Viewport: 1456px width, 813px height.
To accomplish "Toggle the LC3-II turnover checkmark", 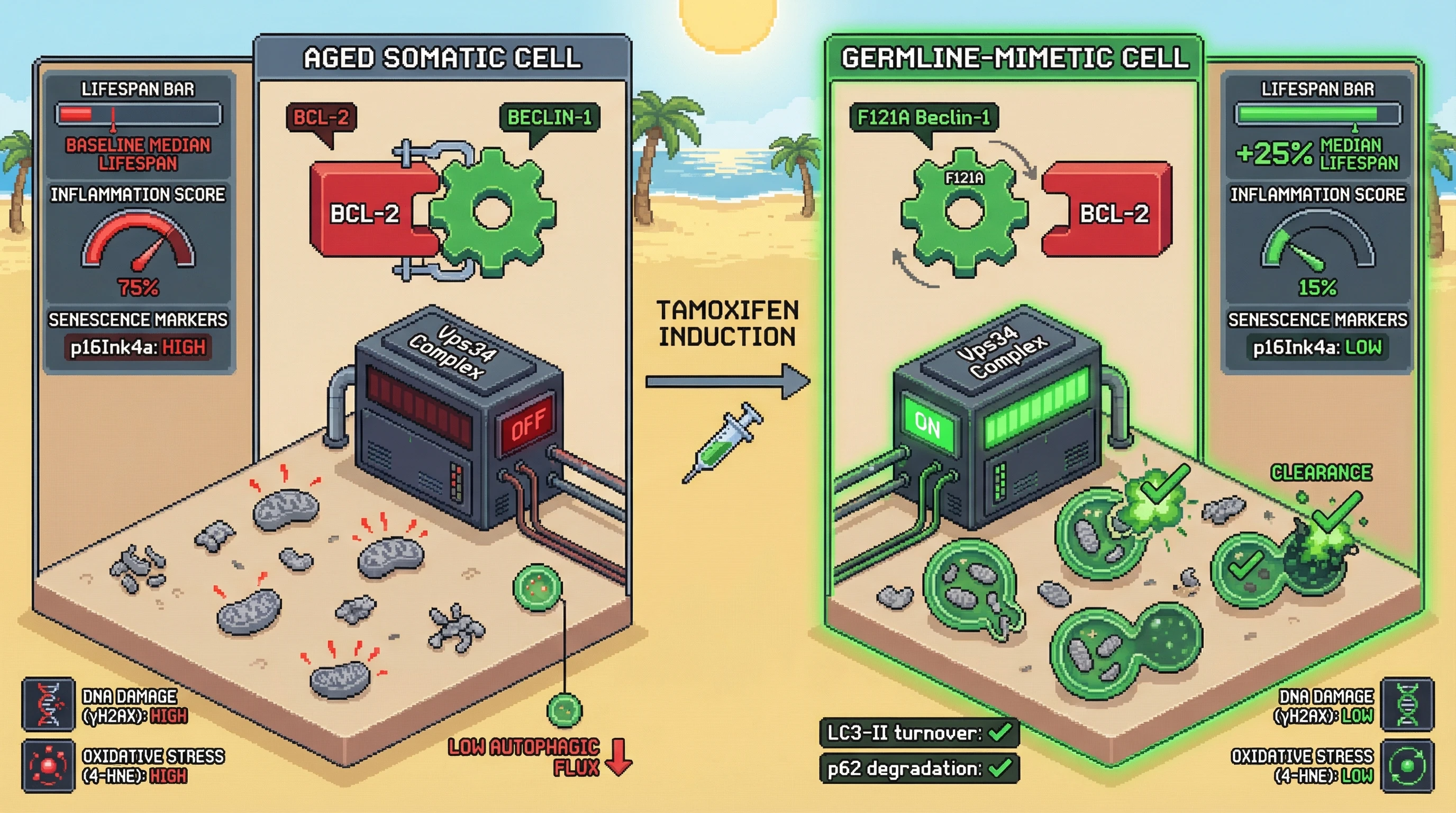I will pos(1000,733).
